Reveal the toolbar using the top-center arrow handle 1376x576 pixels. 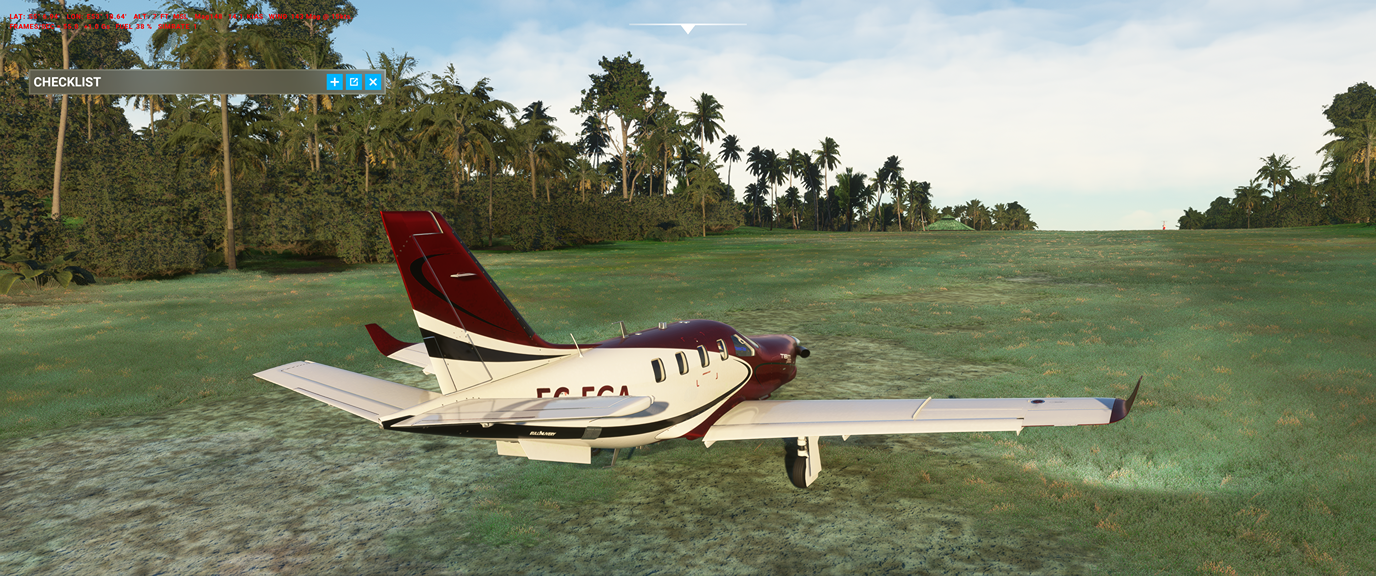click(687, 28)
